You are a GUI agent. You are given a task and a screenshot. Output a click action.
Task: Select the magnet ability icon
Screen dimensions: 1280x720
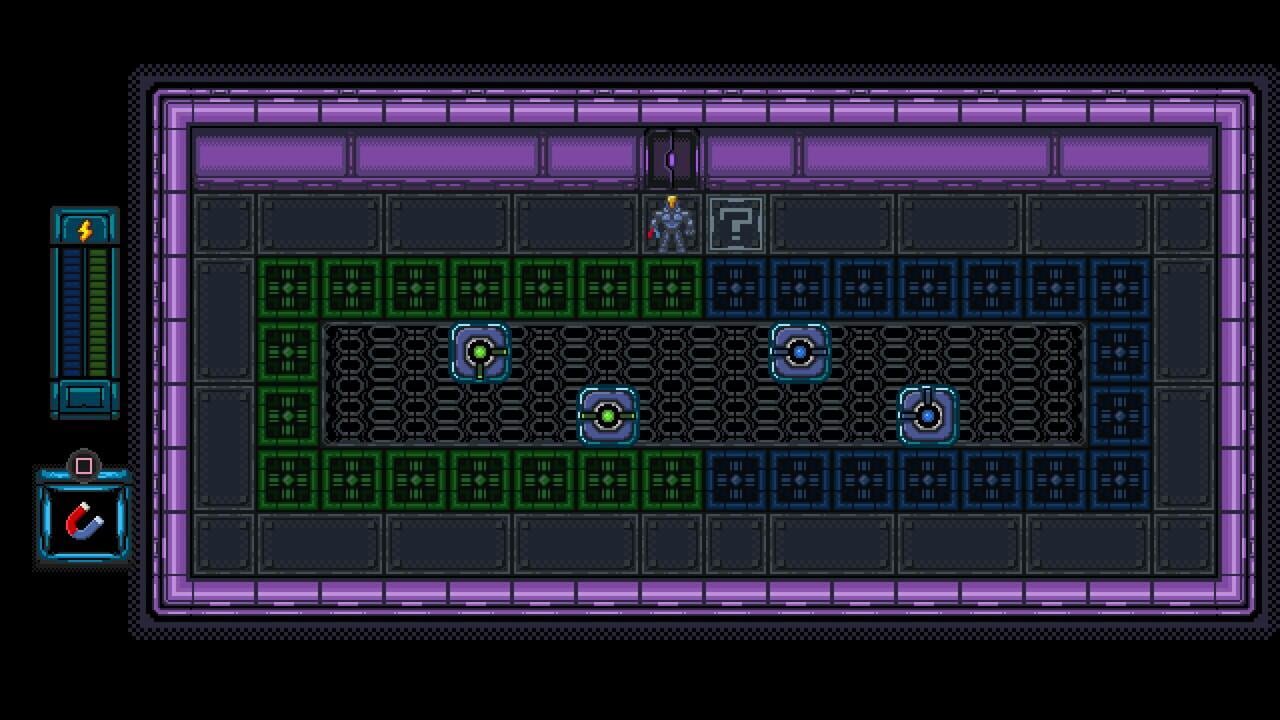85,521
